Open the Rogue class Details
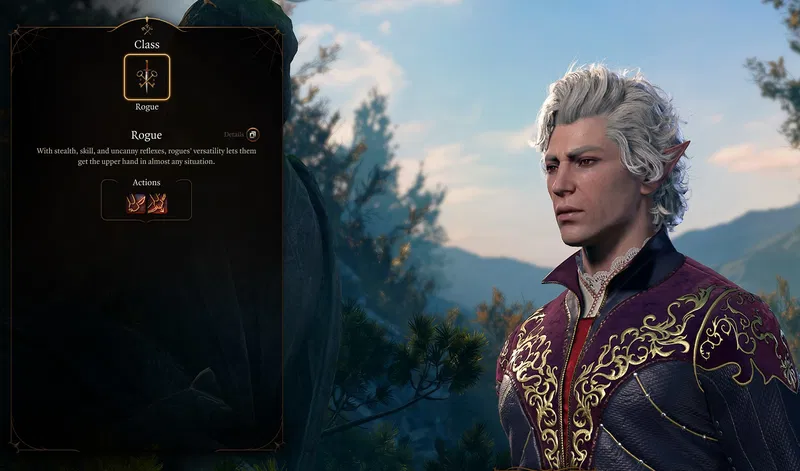The height and width of the screenshot is (471, 800). pyautogui.click(x=252, y=134)
